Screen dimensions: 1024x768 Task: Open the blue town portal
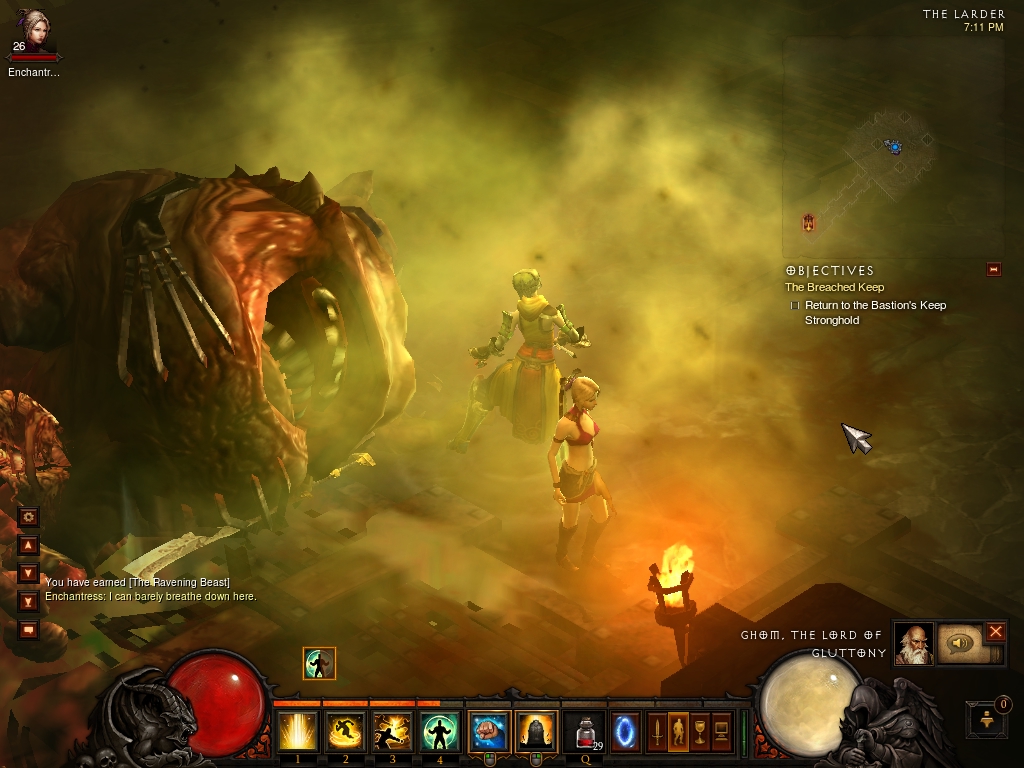click(626, 732)
